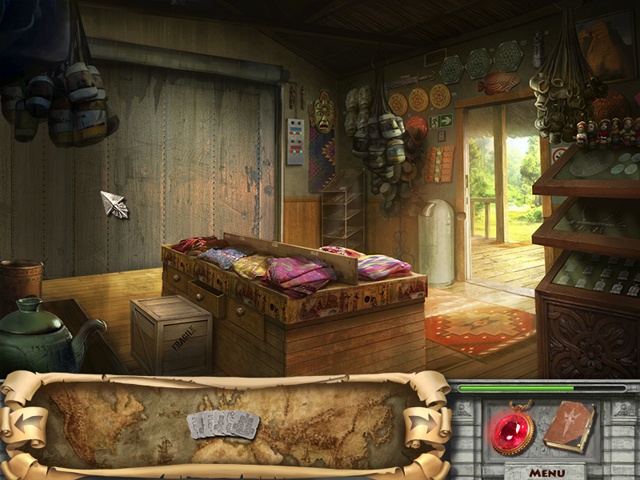The width and height of the screenshot is (640, 480).
Task: Open the brown journal book
Action: (569, 427)
